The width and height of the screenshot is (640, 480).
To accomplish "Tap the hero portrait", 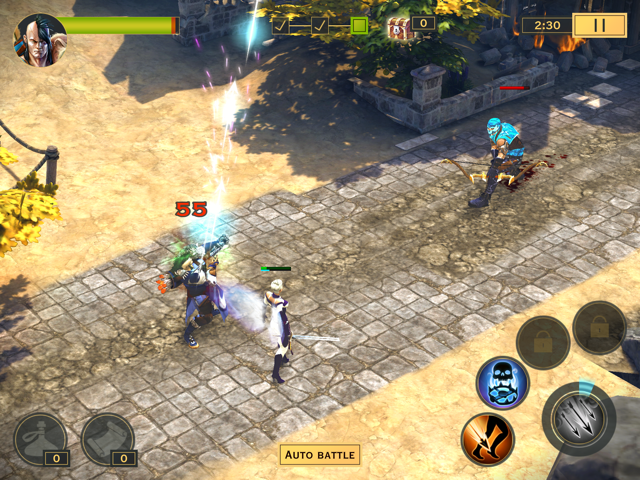I will [39, 40].
